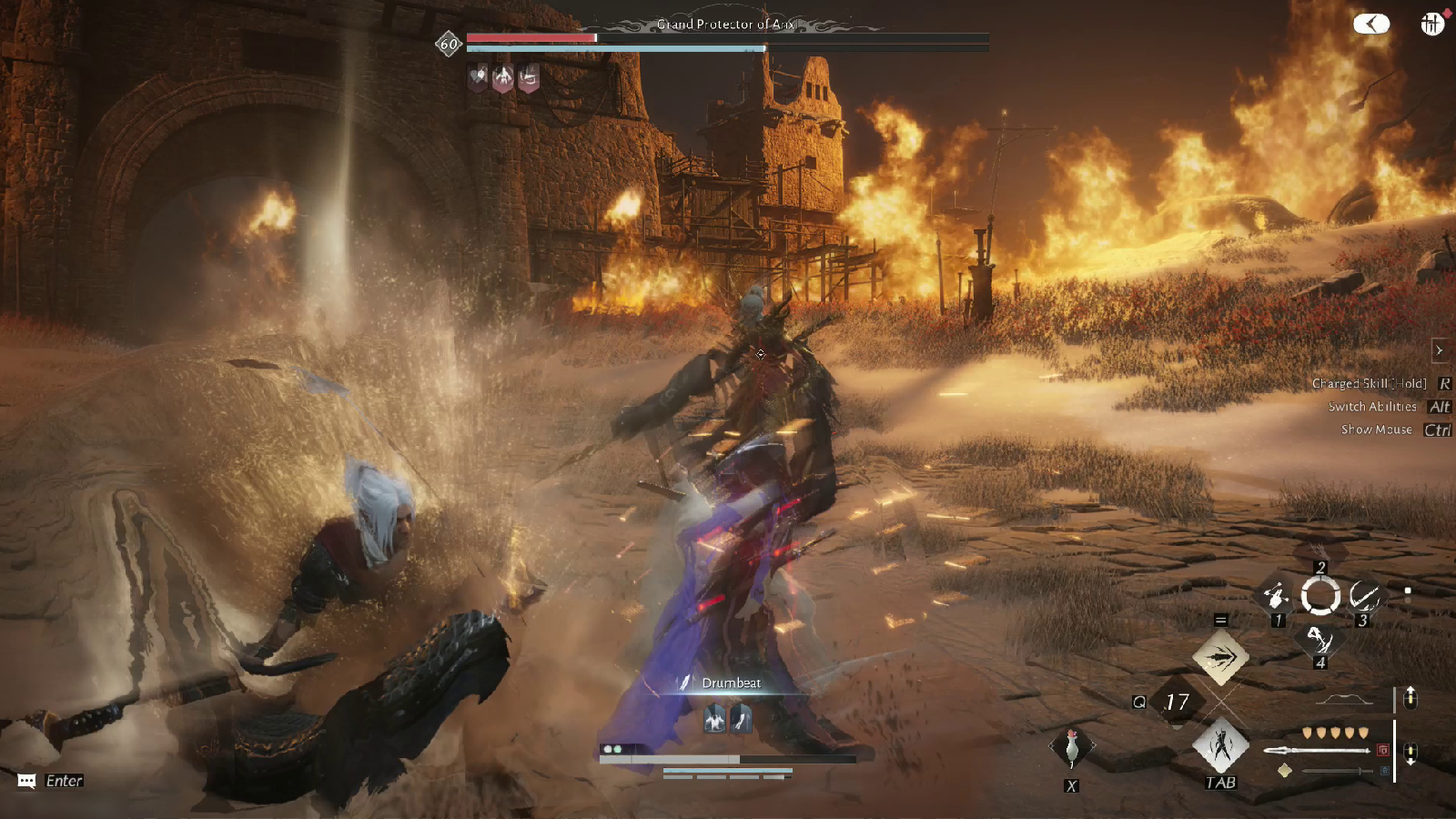Inspect the third boss status effect banner
Viewport: 1456px width, 819px height.
(528, 78)
